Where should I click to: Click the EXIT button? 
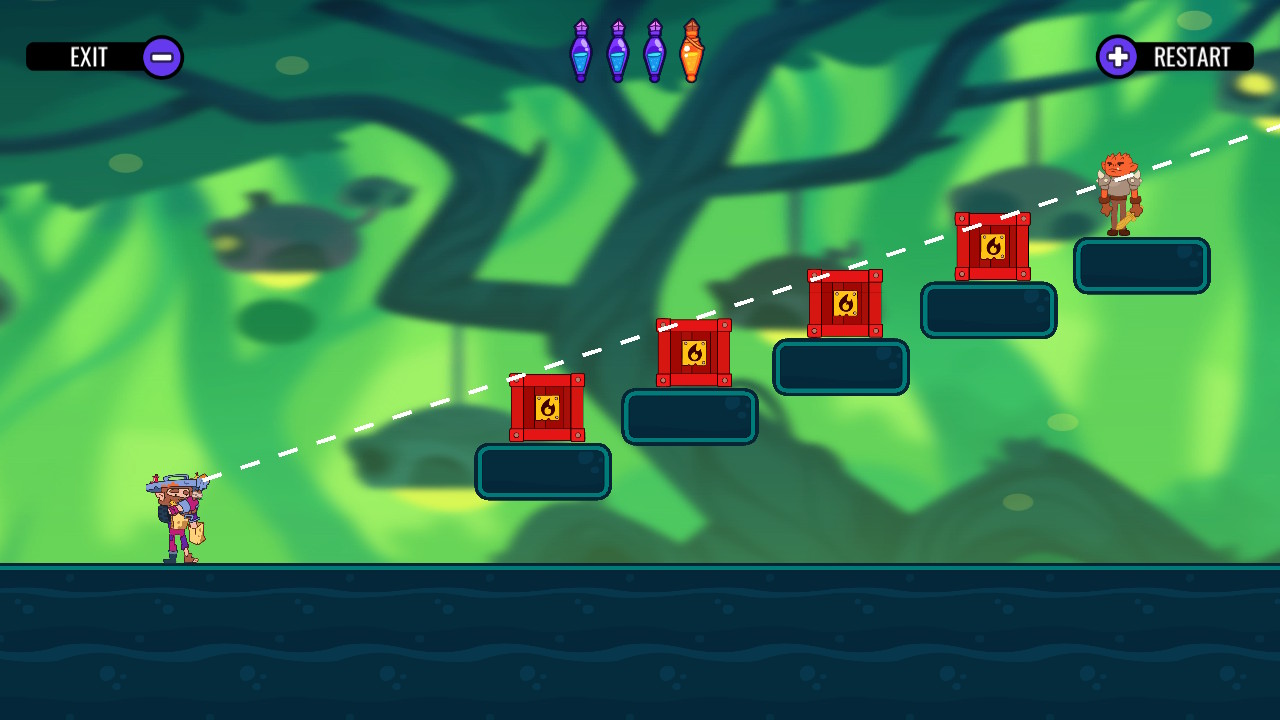(90, 57)
